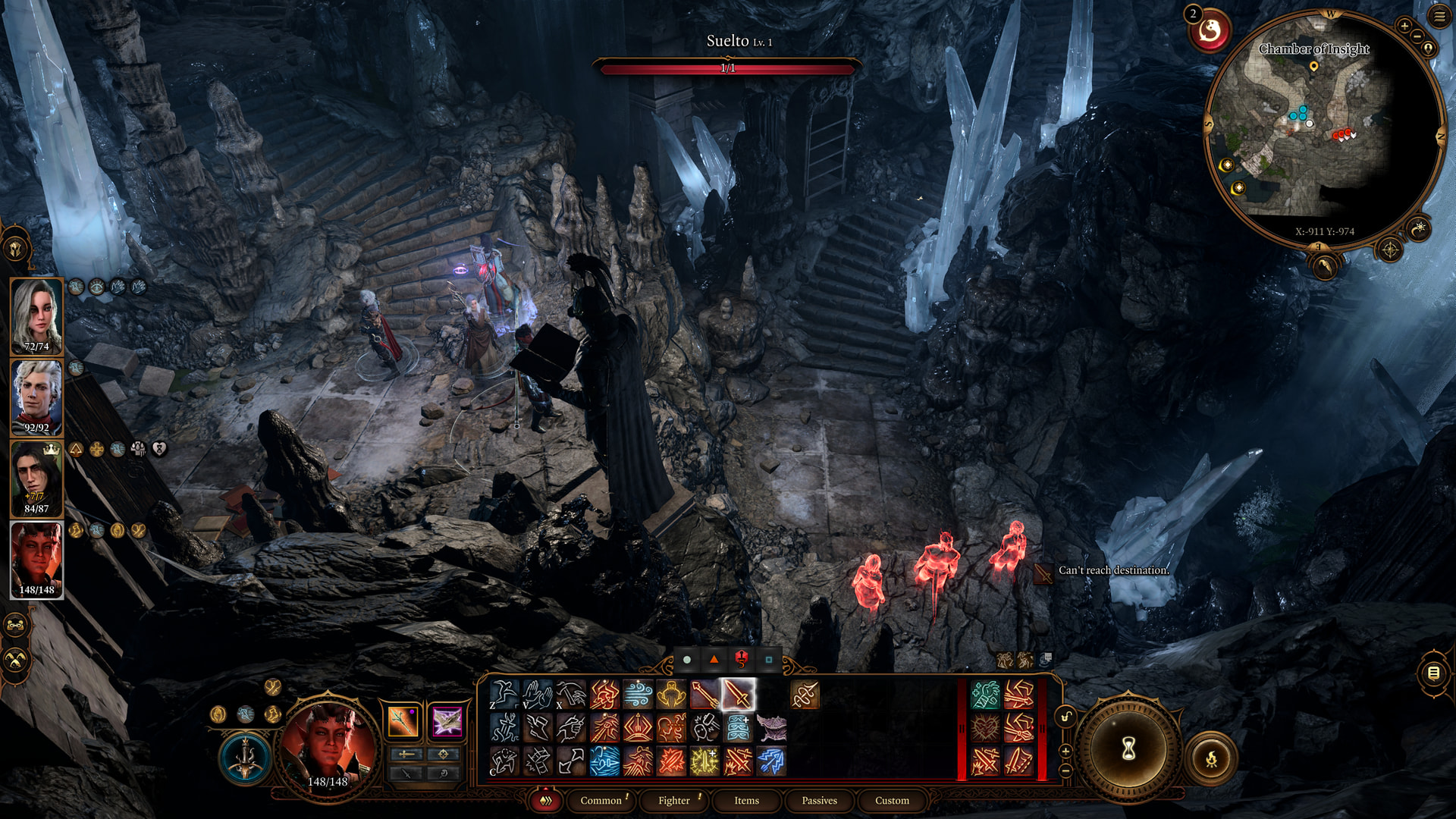Open the Chamber of Insight minimap
Screen dimensions: 1456x819
pos(1322,129)
